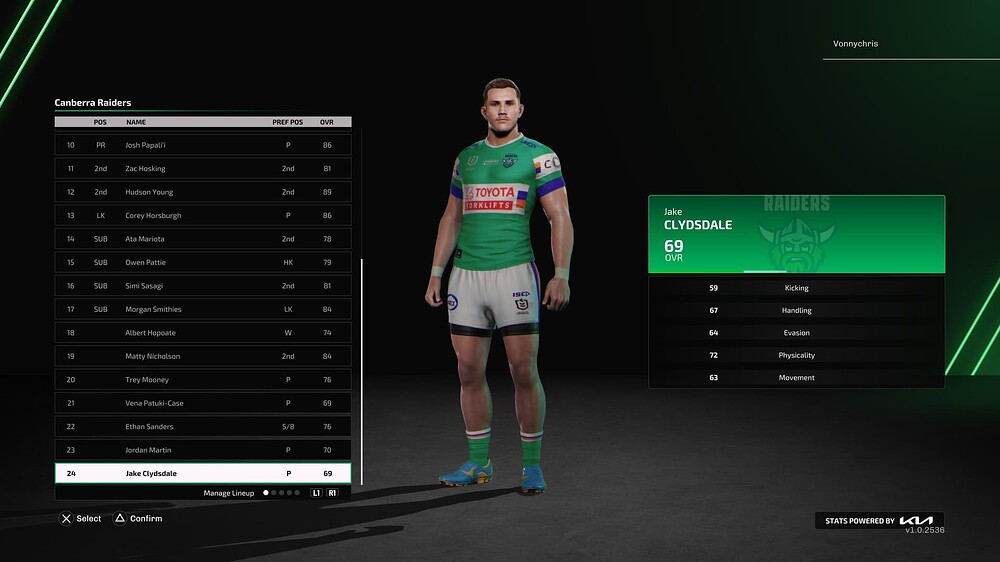Select substitute Ata Mariota
The image size is (1000, 562).
(202, 239)
